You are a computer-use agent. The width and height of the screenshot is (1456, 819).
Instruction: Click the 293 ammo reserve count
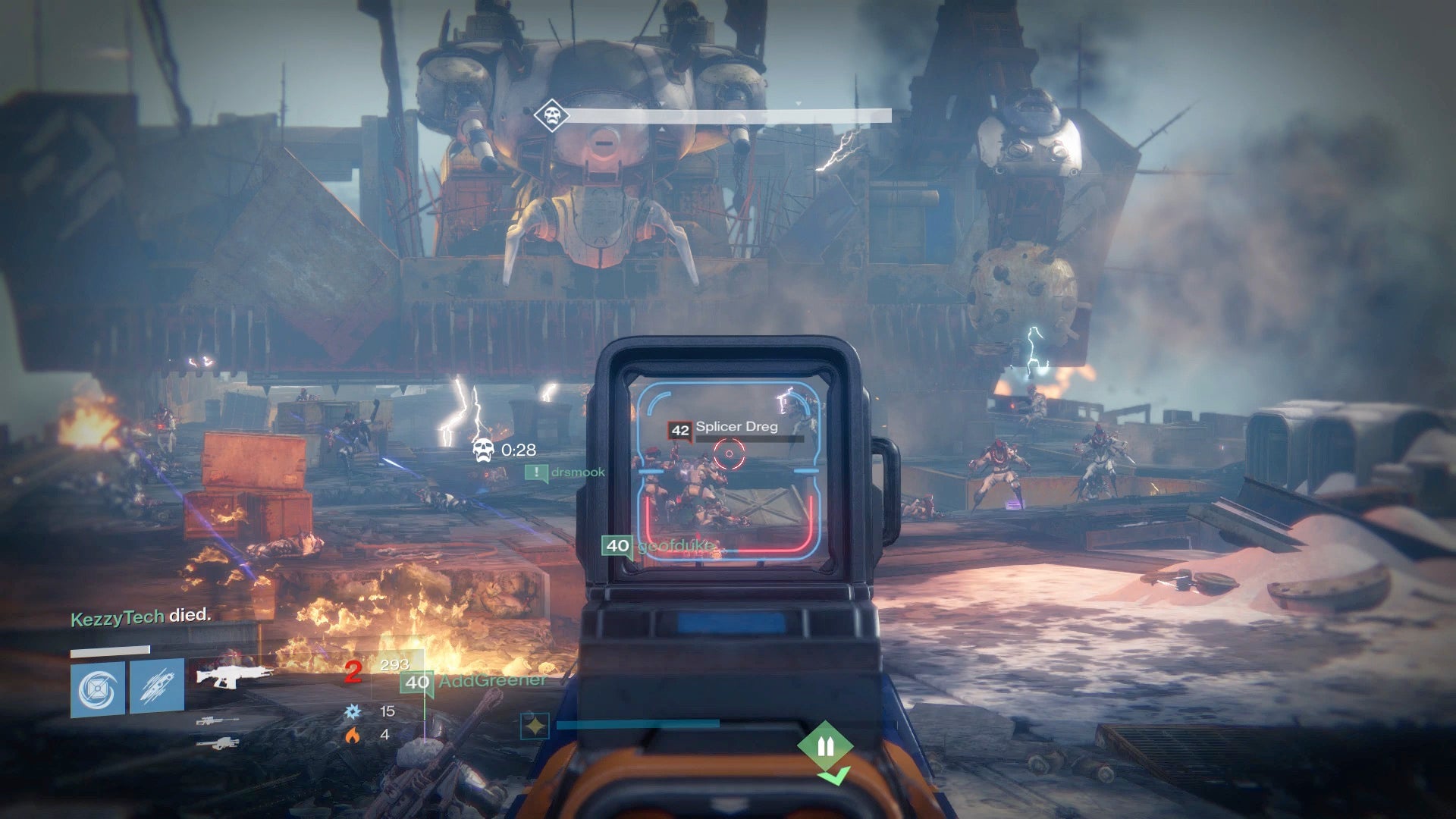[394, 666]
